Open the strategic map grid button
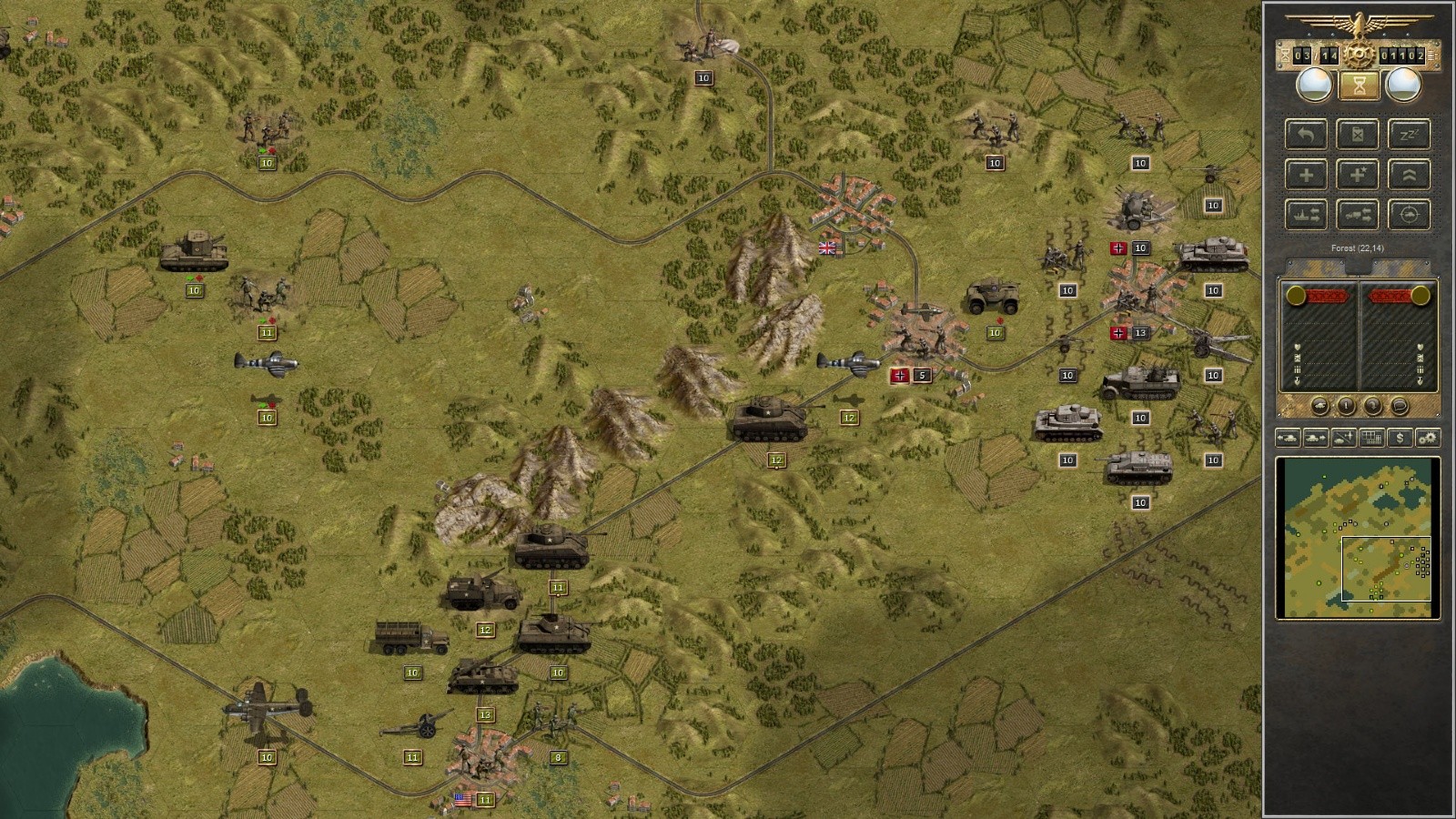This screenshot has height=819, width=1456. click(1371, 438)
